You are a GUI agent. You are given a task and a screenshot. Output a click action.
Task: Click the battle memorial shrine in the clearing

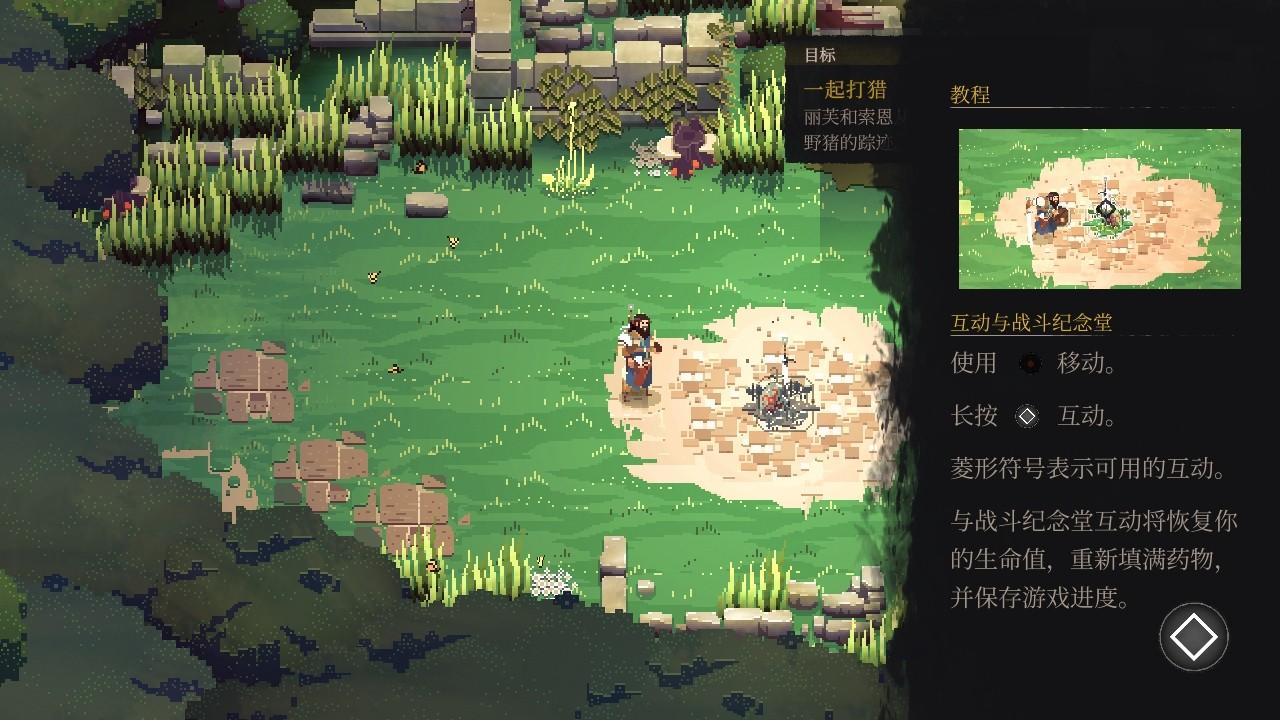tap(778, 400)
